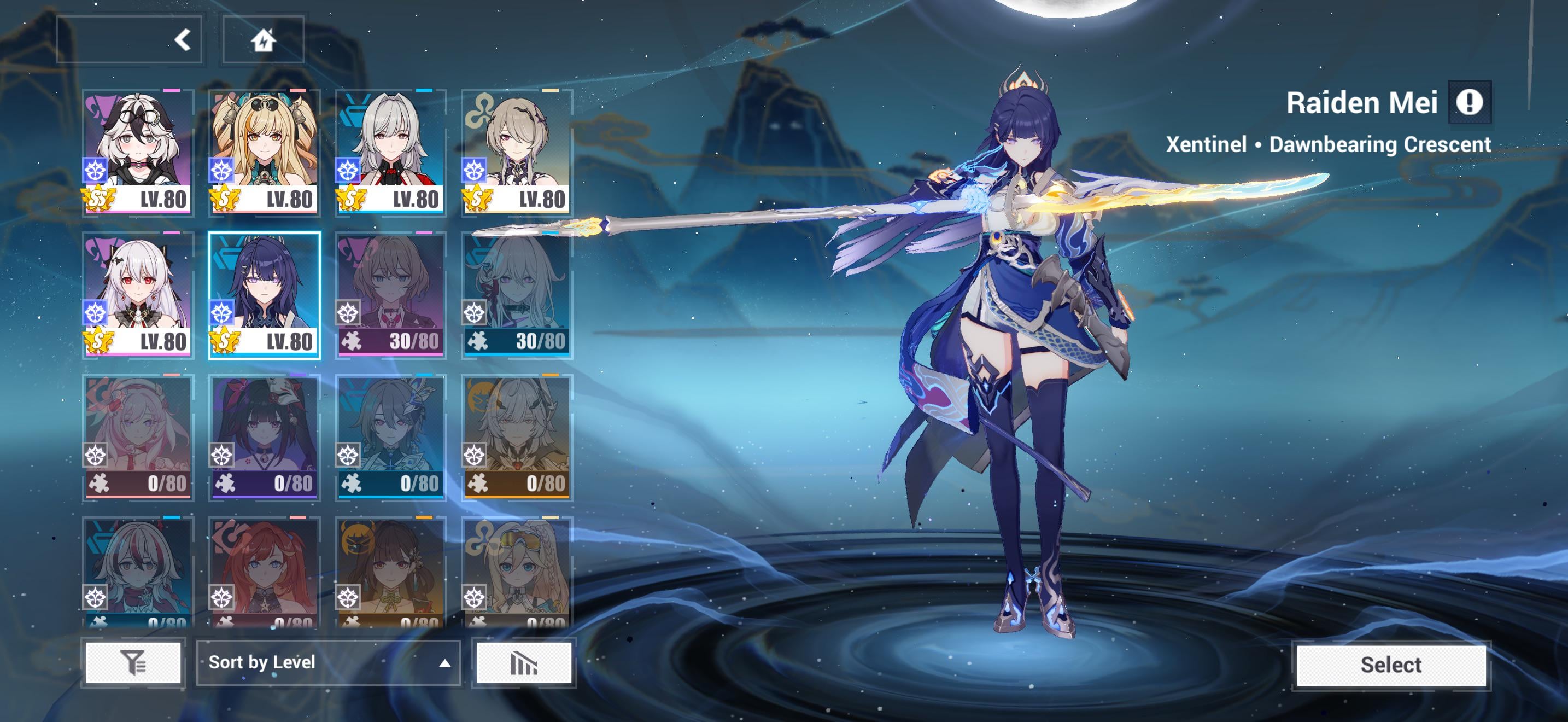Select the light brown haired S-rank character
This screenshot has height=722, width=1568.
517,152
